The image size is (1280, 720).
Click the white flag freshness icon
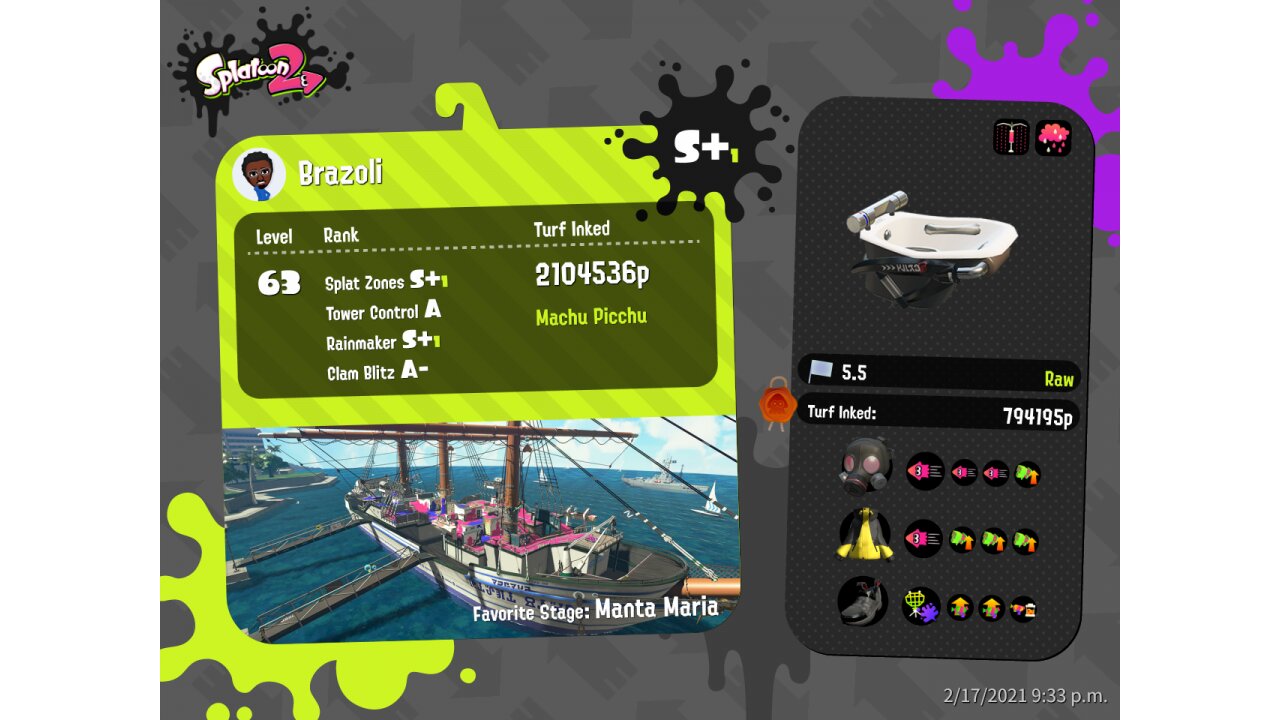[x=820, y=372]
